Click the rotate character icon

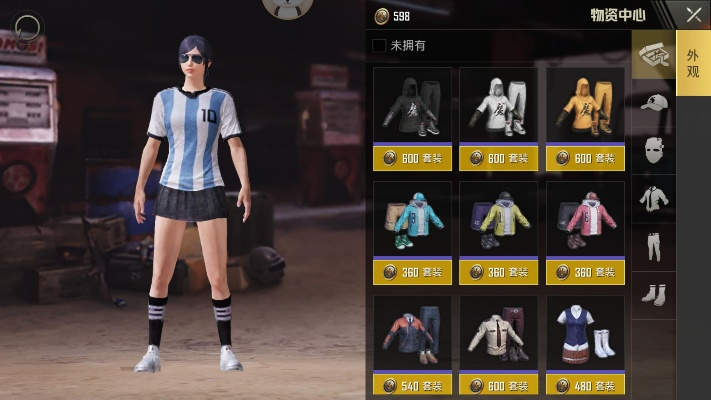(29, 26)
